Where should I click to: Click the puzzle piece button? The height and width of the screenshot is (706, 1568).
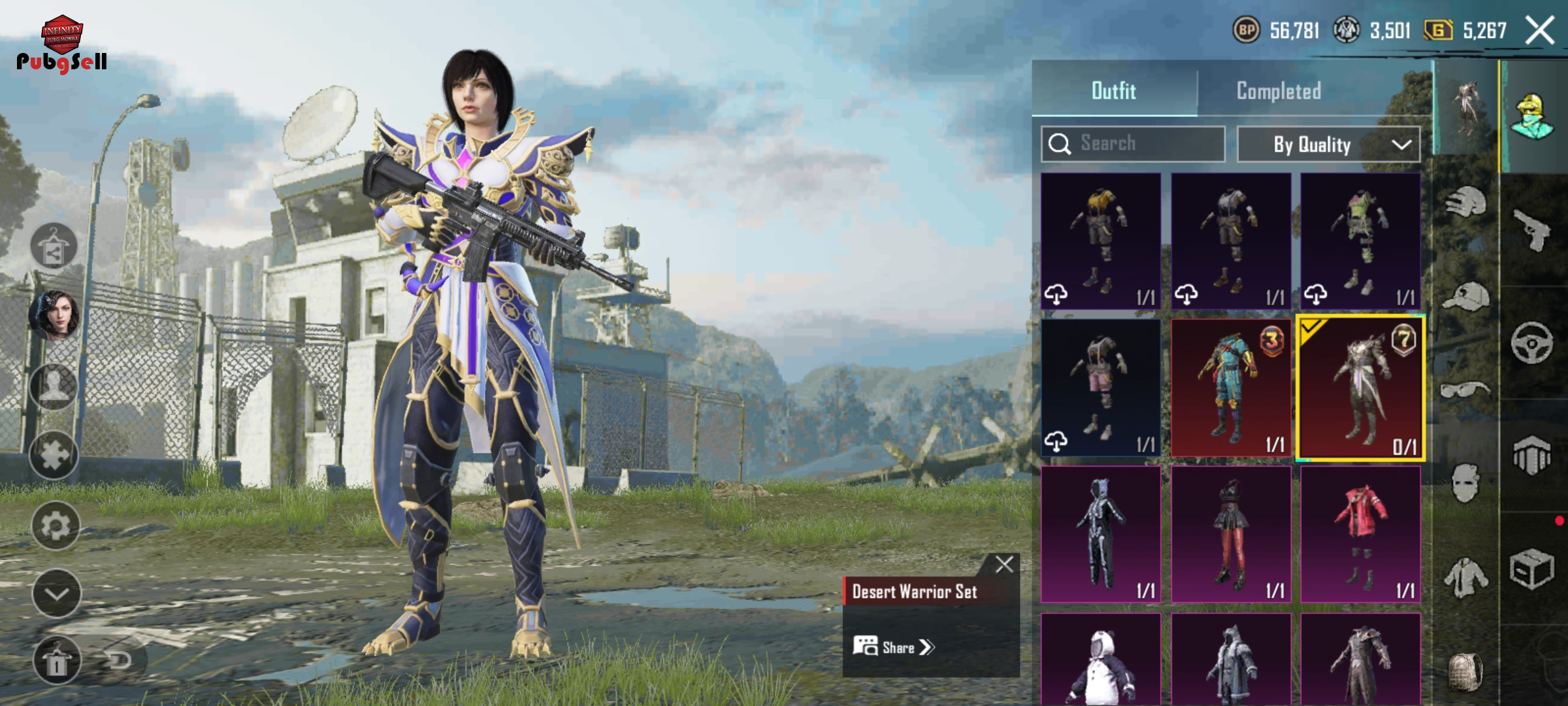[x=54, y=456]
